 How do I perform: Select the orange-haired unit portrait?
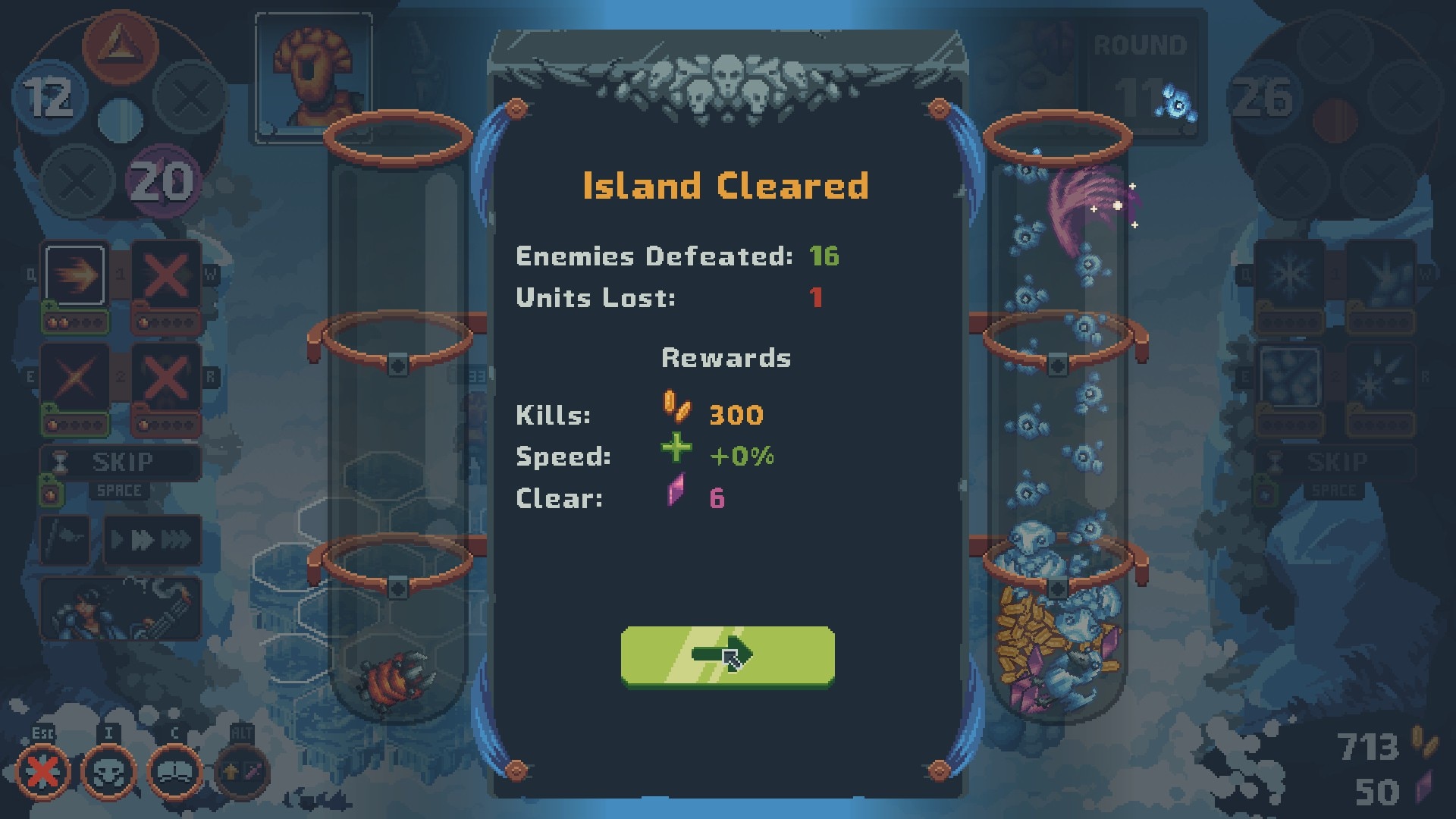coord(313,77)
